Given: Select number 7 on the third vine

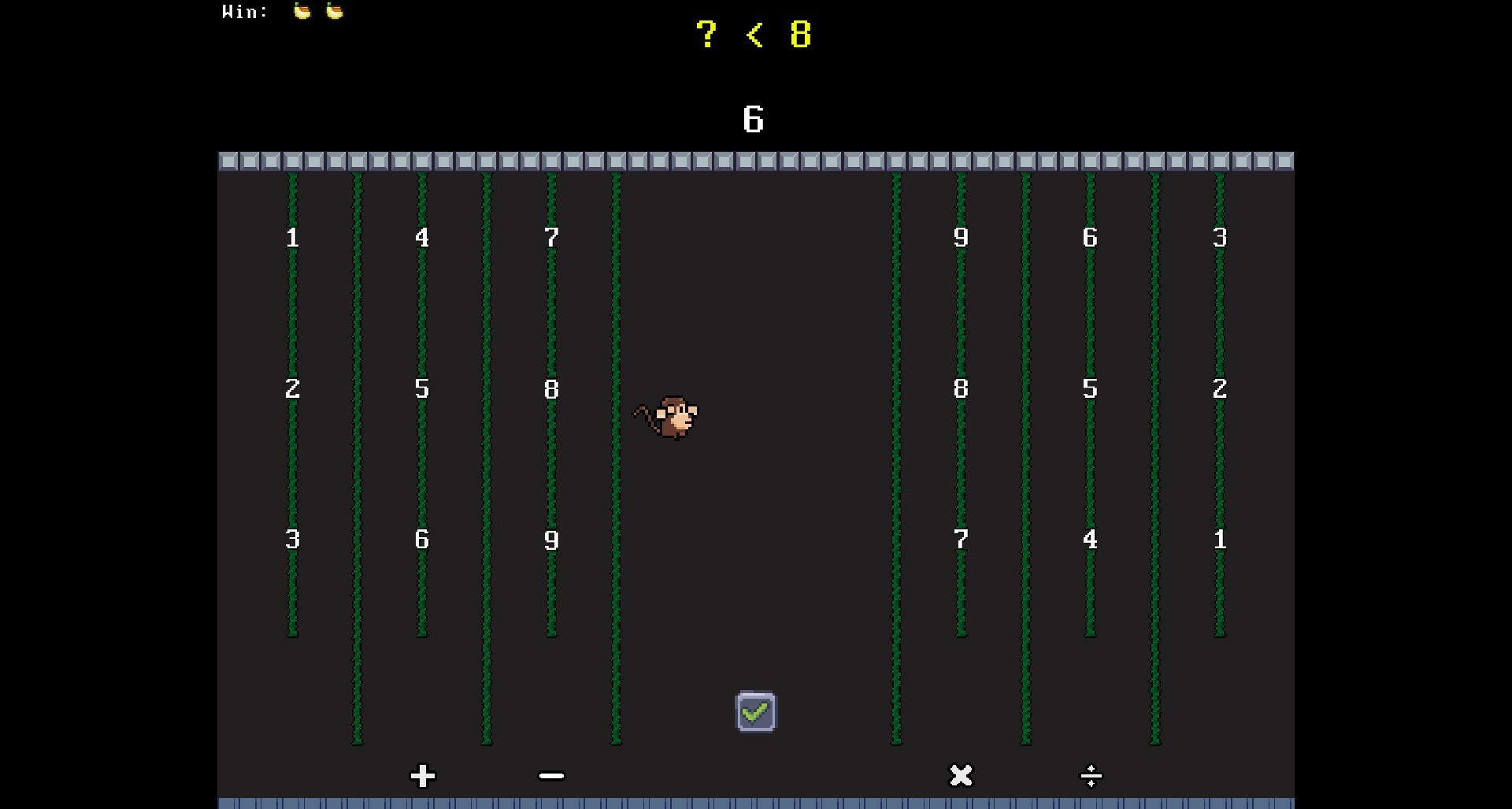Looking at the screenshot, I should (x=551, y=239).
